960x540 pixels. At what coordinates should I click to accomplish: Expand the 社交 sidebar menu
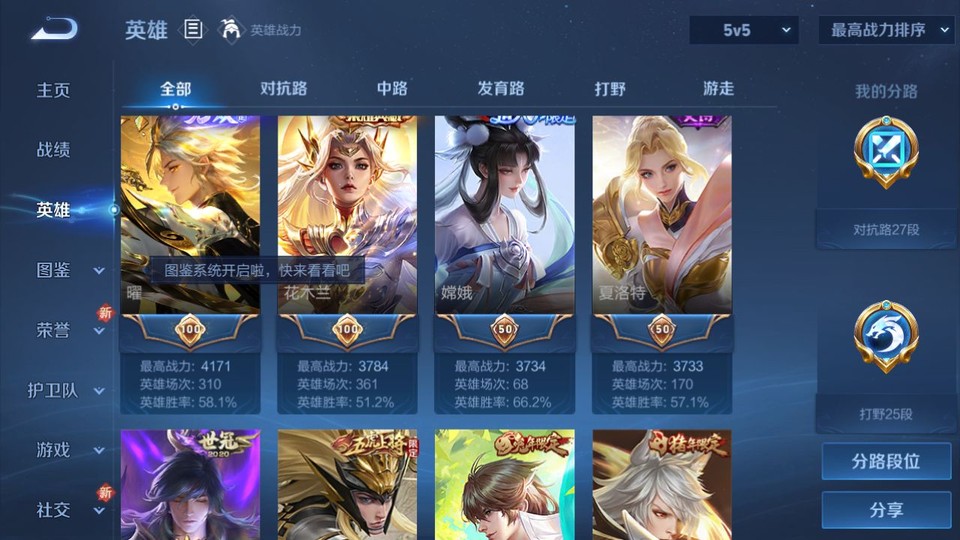pyautogui.click(x=66, y=510)
